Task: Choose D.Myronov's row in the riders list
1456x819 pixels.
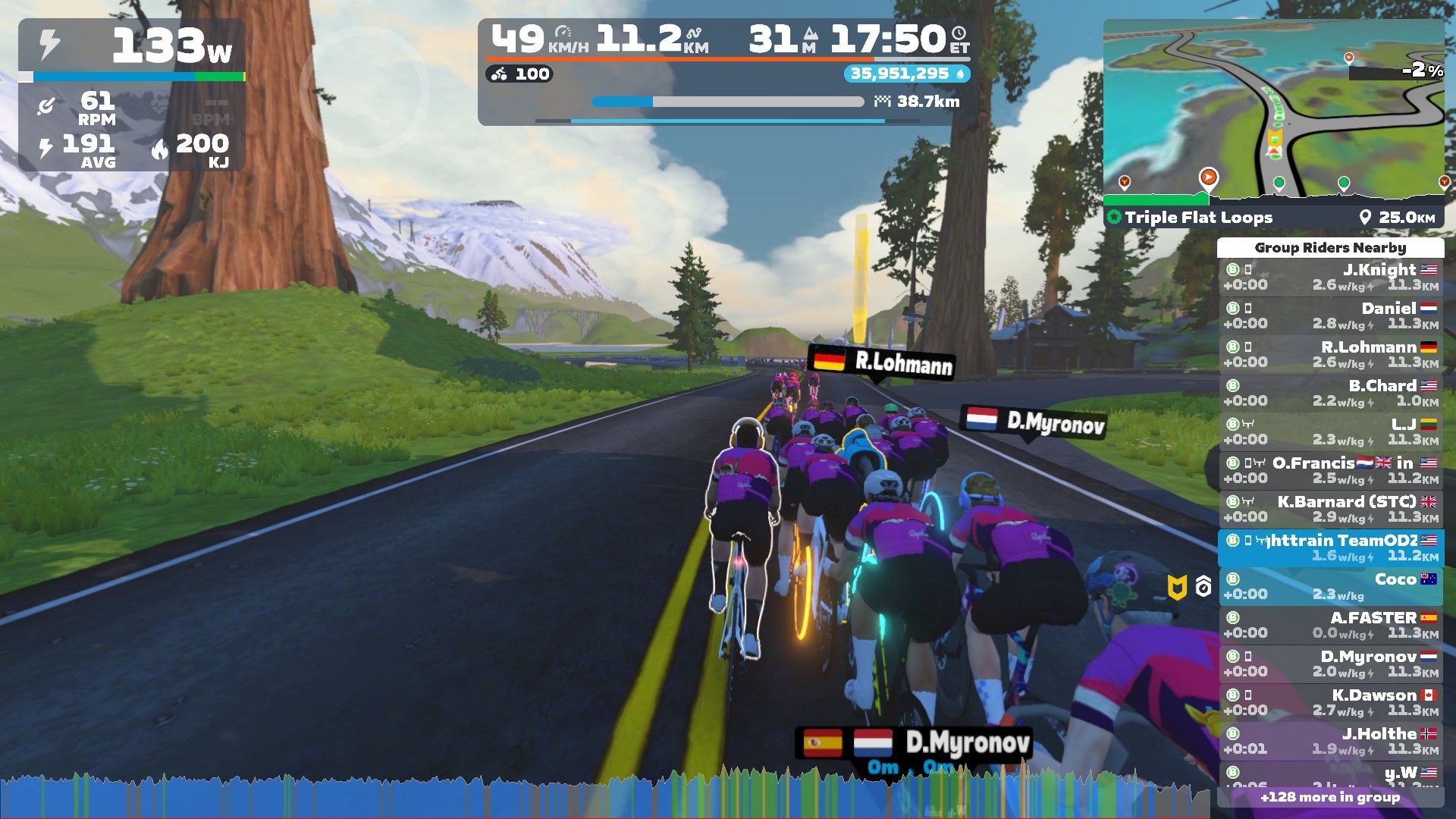Action: (x=1331, y=664)
